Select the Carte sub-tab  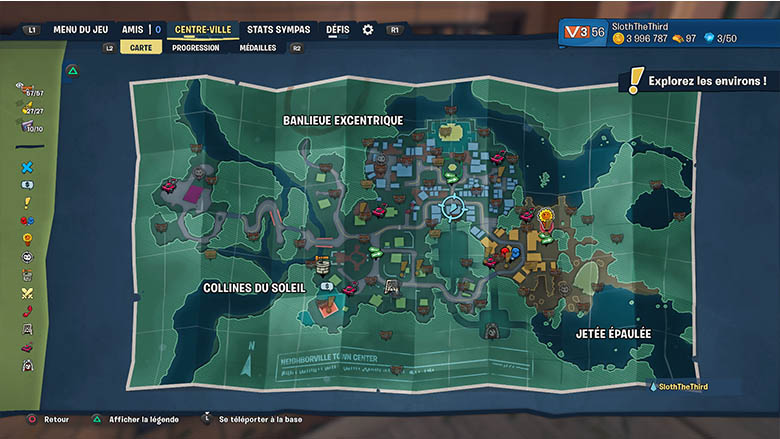click(x=141, y=47)
